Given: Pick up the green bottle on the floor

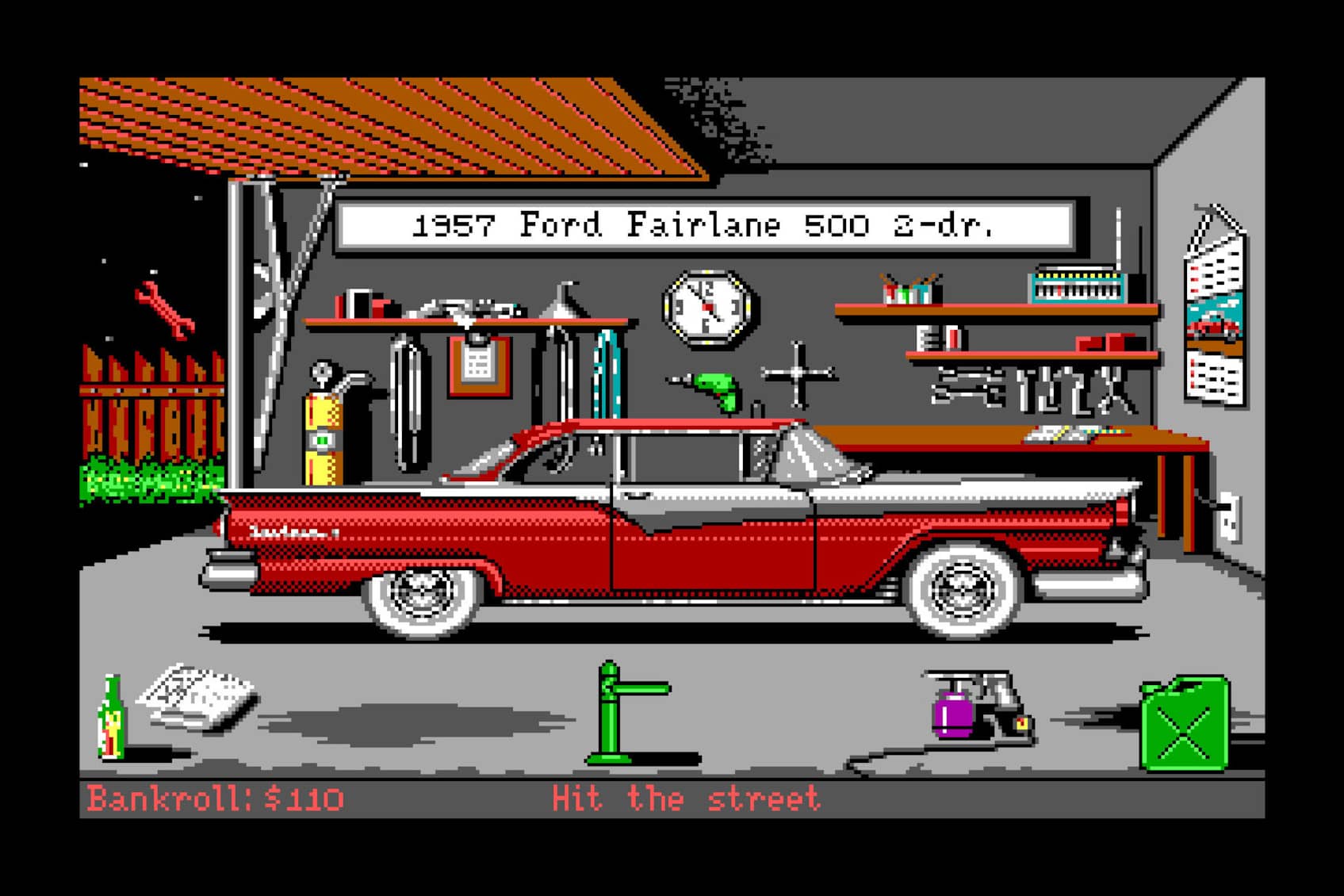Looking at the screenshot, I should pyautogui.click(x=111, y=714).
